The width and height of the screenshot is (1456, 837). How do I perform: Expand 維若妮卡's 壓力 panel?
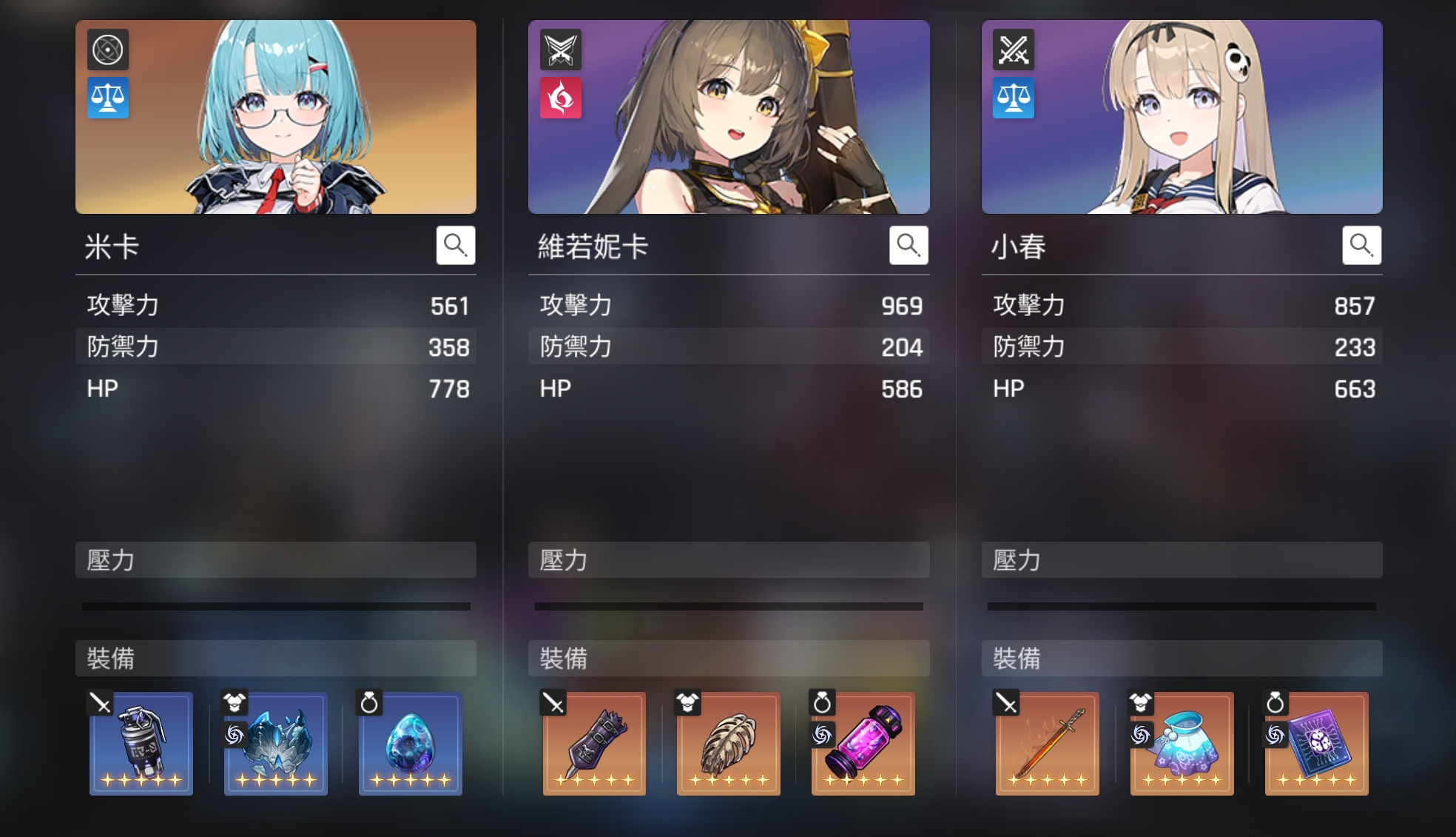[729, 560]
